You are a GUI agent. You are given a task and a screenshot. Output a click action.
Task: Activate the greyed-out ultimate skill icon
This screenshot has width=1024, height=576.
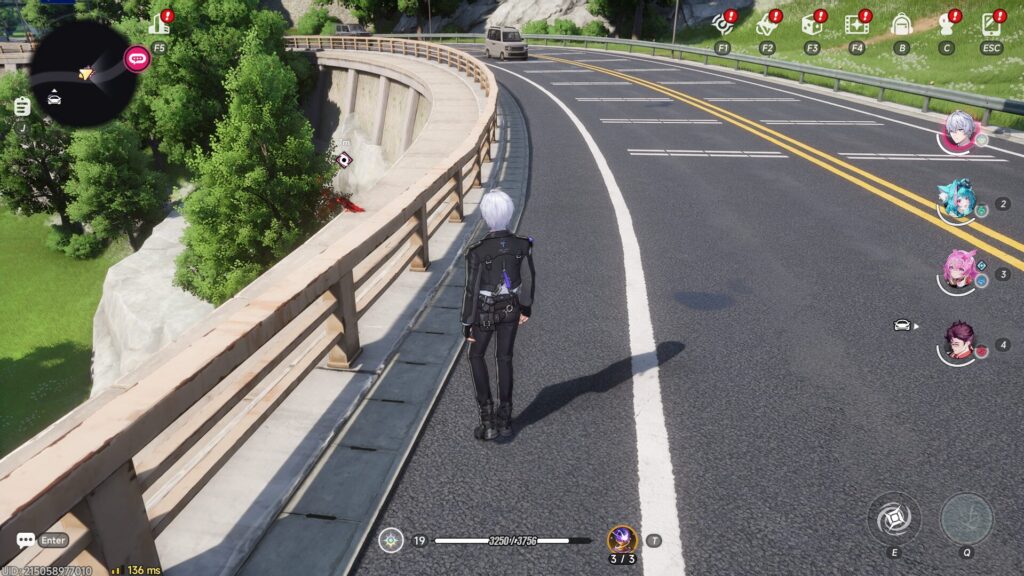click(x=966, y=518)
